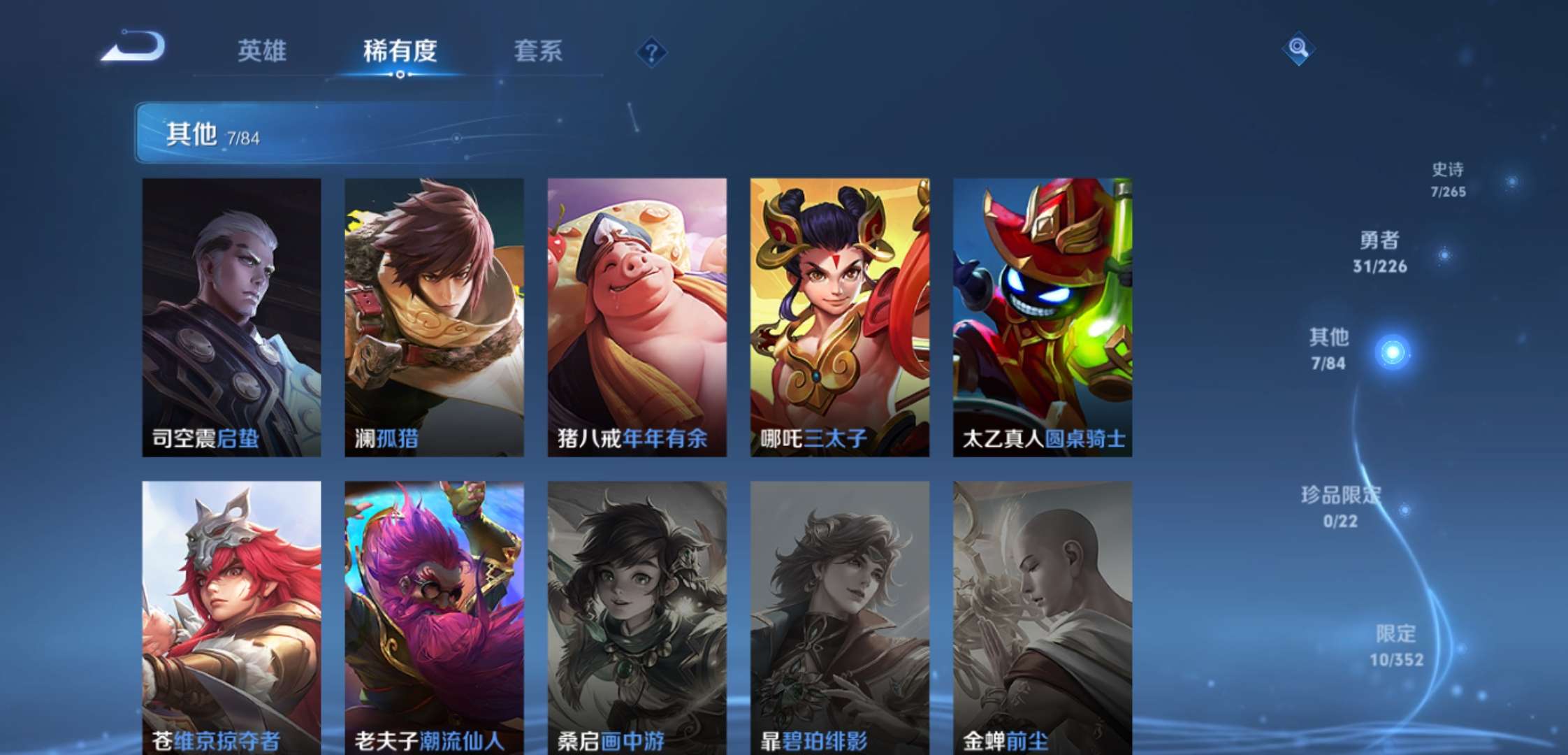1568x755 pixels.
Task: Select the 稀有度 tab
Action: (x=400, y=50)
